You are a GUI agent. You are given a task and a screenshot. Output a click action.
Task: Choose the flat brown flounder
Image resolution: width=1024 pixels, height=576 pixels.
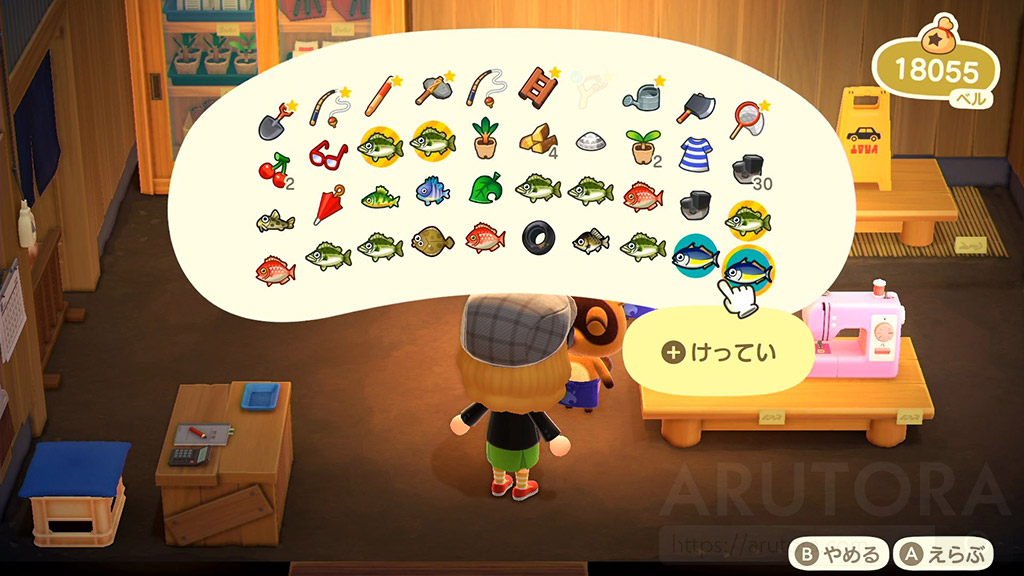(433, 240)
